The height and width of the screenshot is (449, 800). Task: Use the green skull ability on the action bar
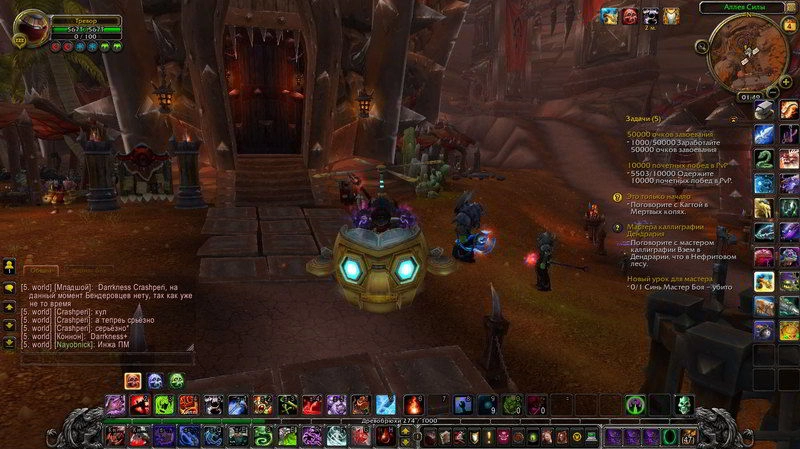point(684,405)
